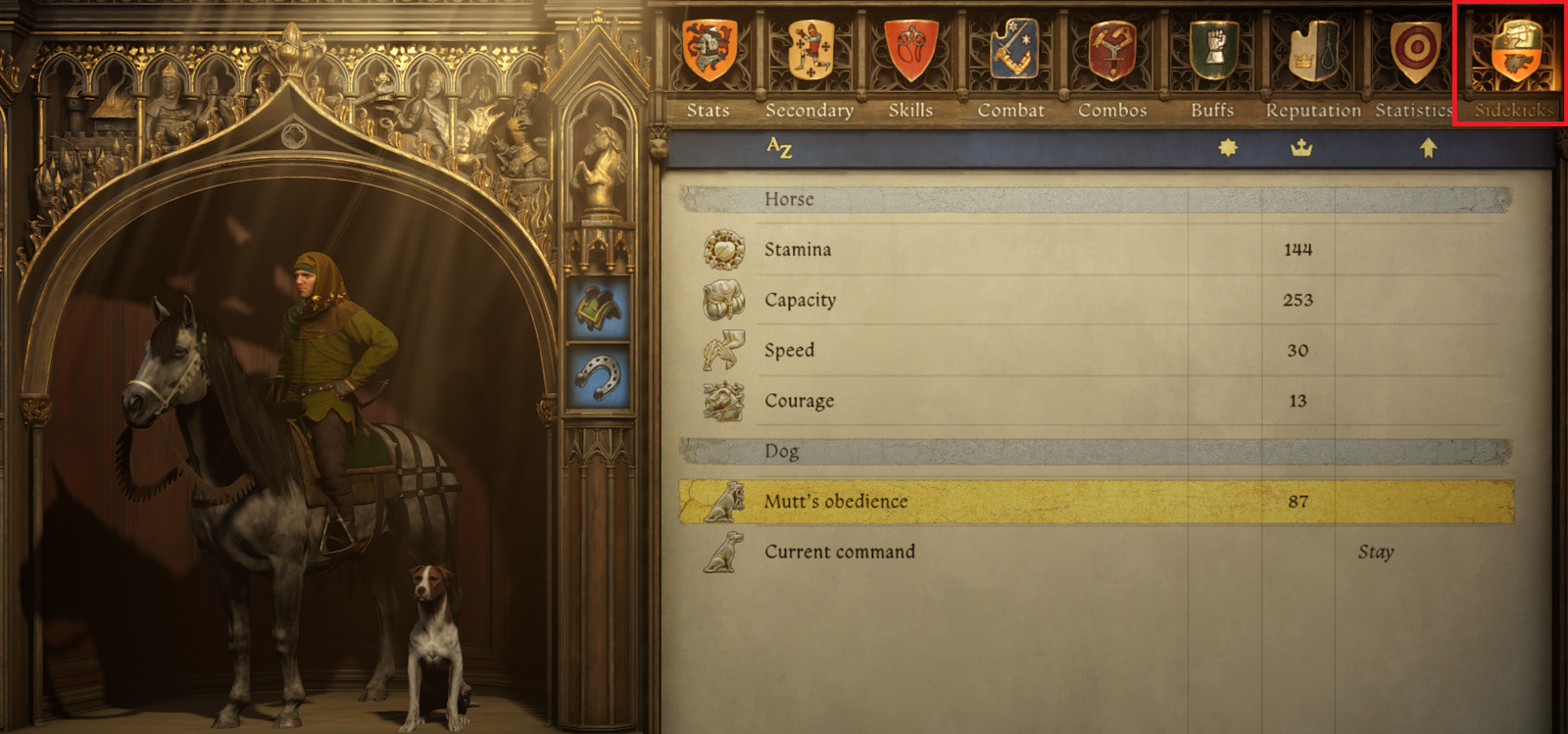Open the Buffs gauntlet shield icon
The image size is (1568, 734).
[1211, 46]
